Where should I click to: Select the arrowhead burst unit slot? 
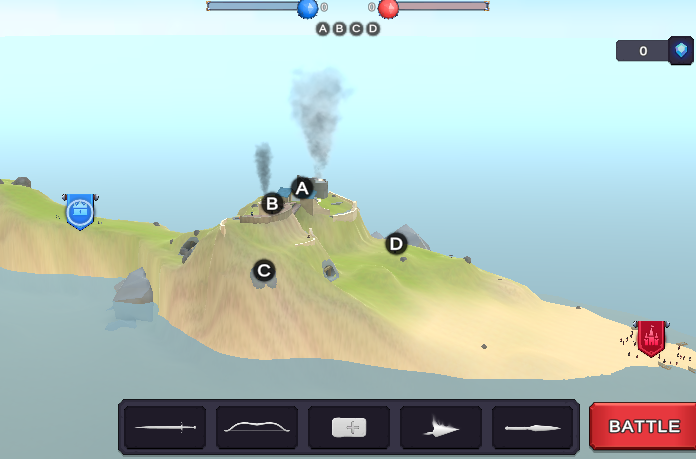coord(441,427)
